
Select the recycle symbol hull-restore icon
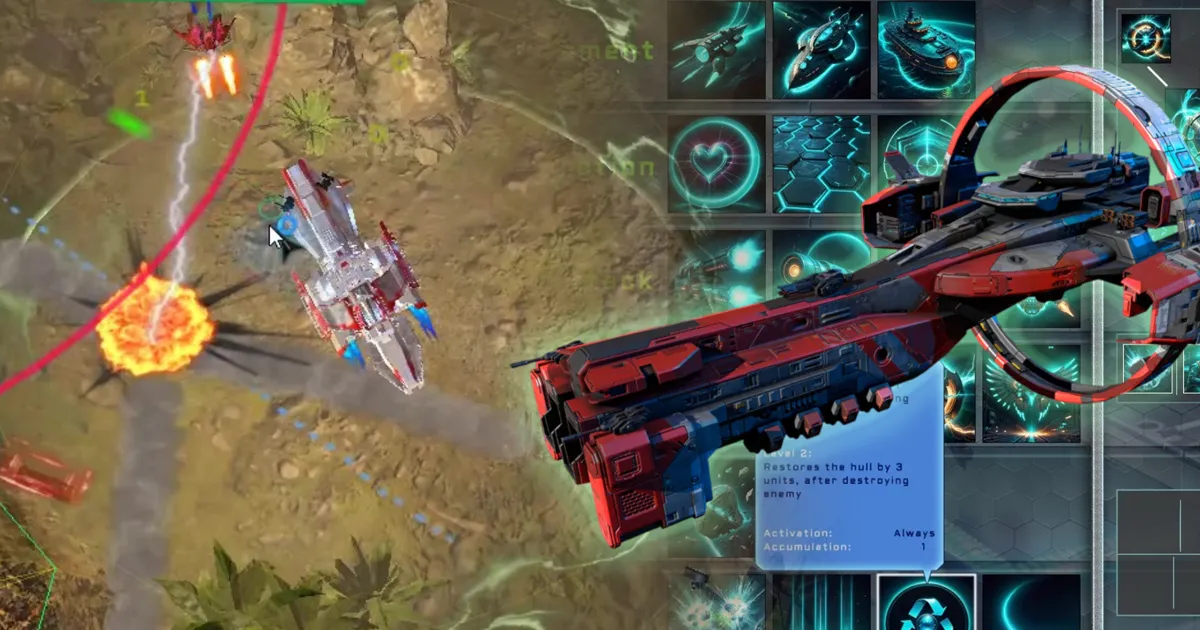pos(926,603)
